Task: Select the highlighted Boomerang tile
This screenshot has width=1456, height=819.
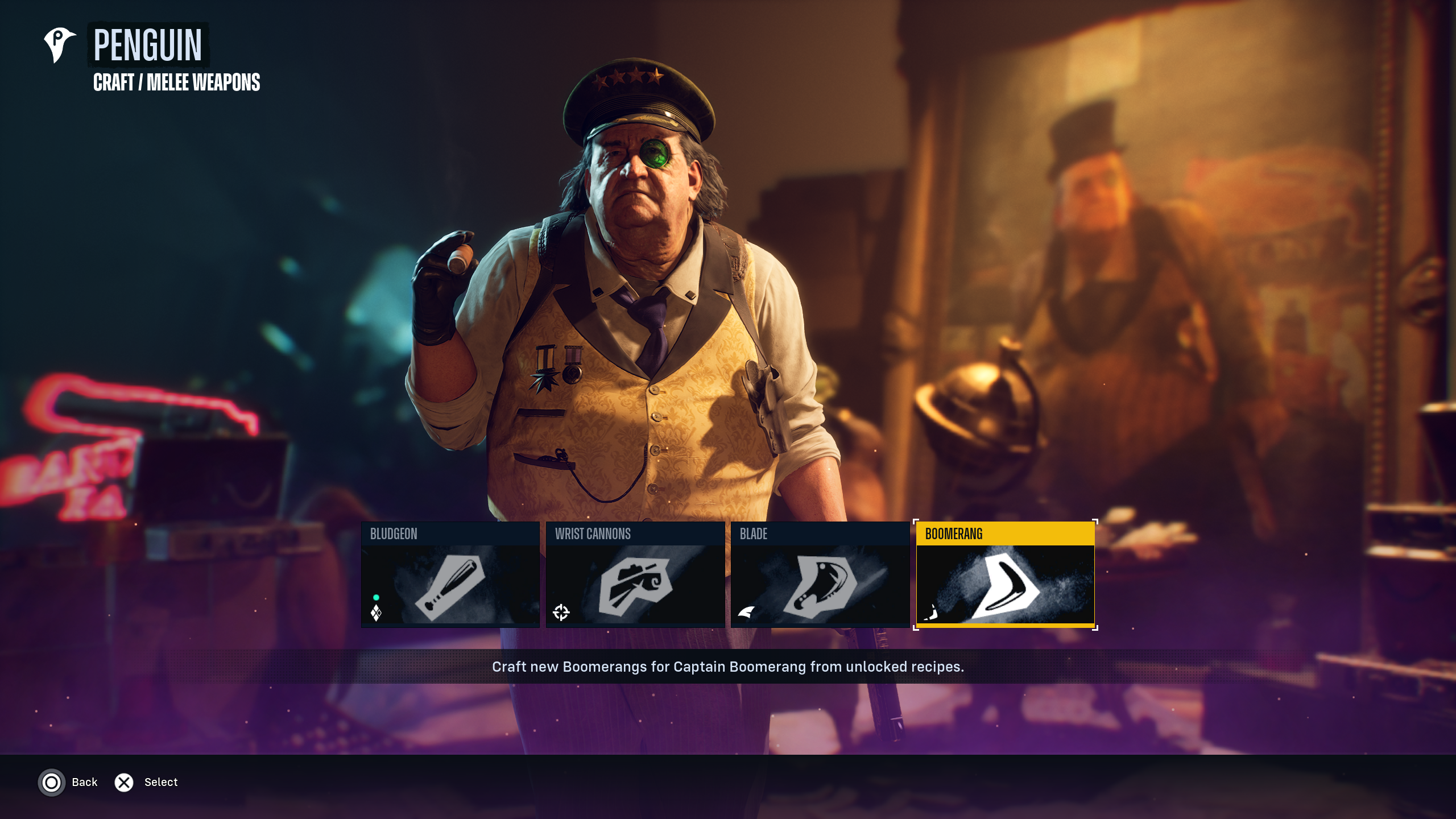Action: click(x=1005, y=574)
